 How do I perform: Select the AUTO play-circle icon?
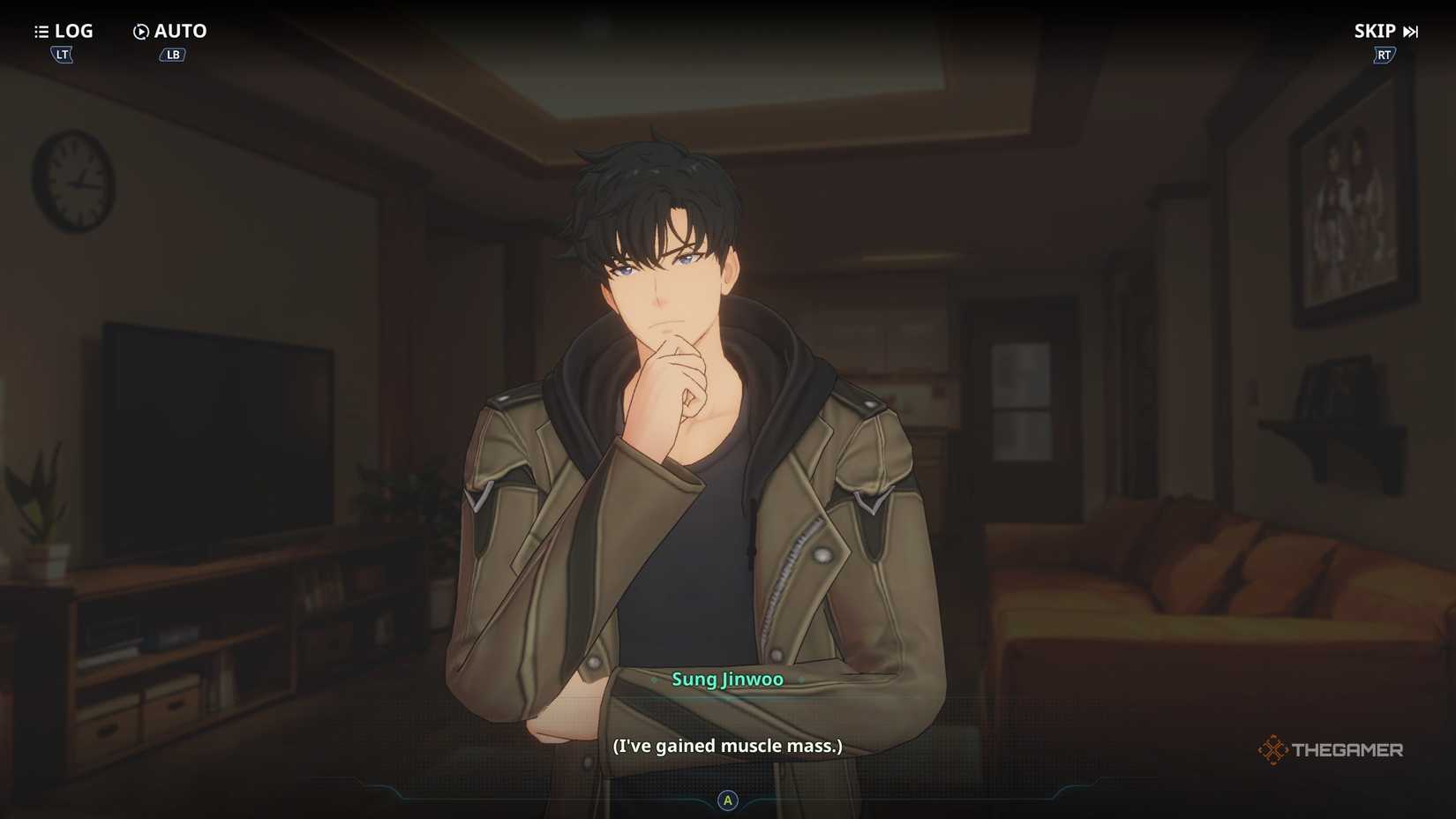pos(139,31)
